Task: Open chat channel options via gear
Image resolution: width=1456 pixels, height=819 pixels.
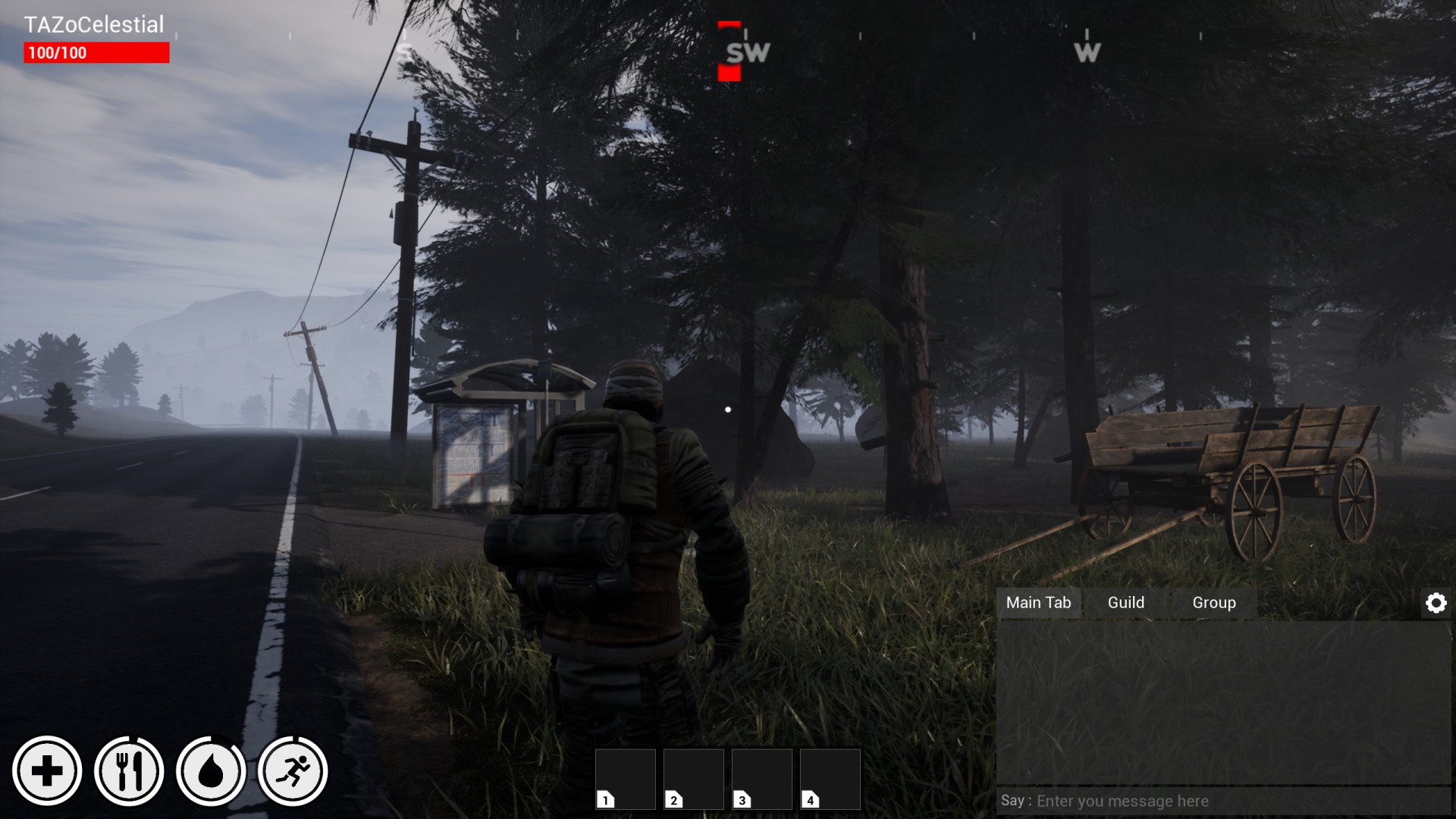Action: pyautogui.click(x=1437, y=602)
